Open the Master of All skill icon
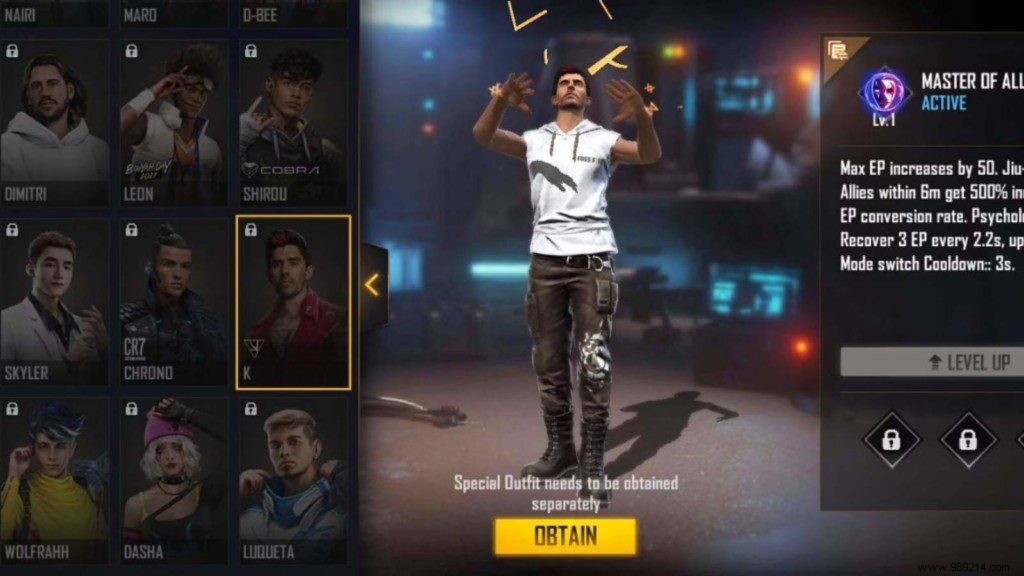Screen dimensions: 1024x576 pyautogui.click(x=882, y=92)
